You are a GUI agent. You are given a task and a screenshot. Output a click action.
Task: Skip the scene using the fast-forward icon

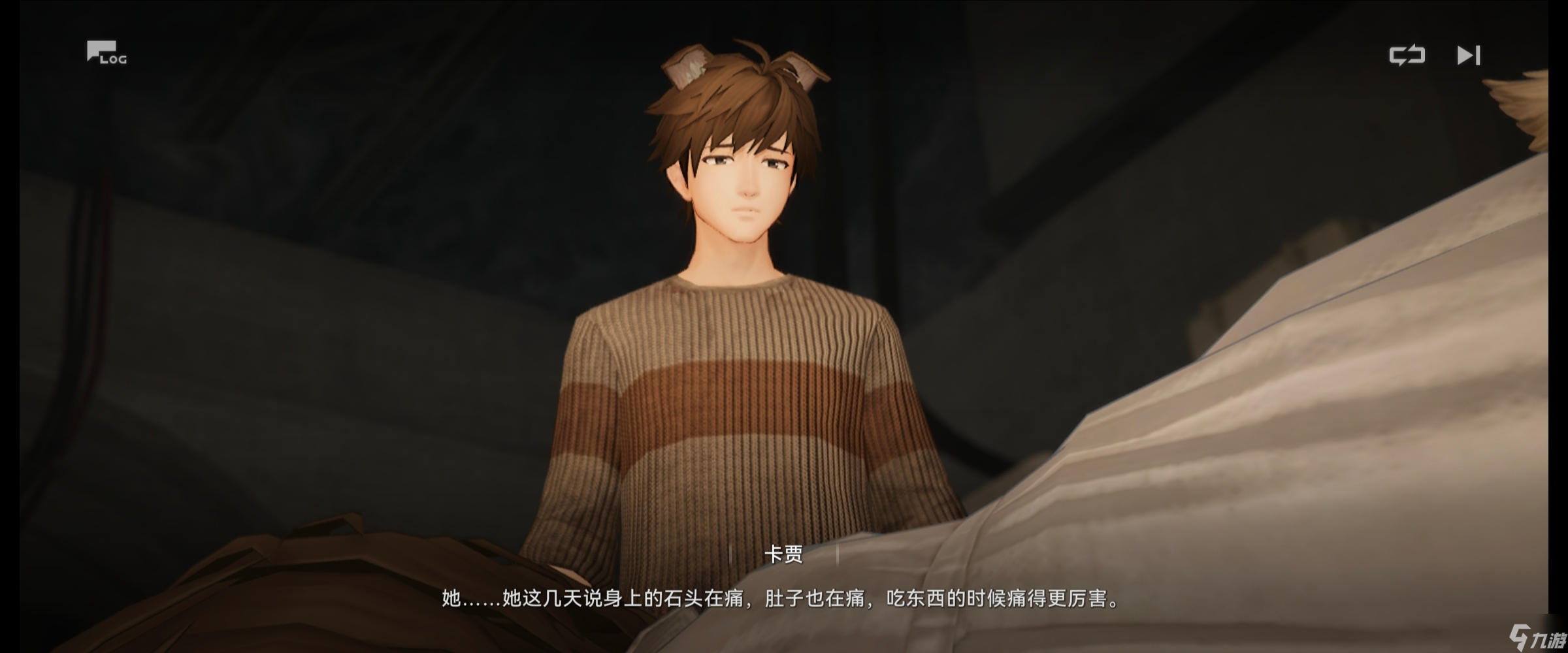tap(1469, 56)
